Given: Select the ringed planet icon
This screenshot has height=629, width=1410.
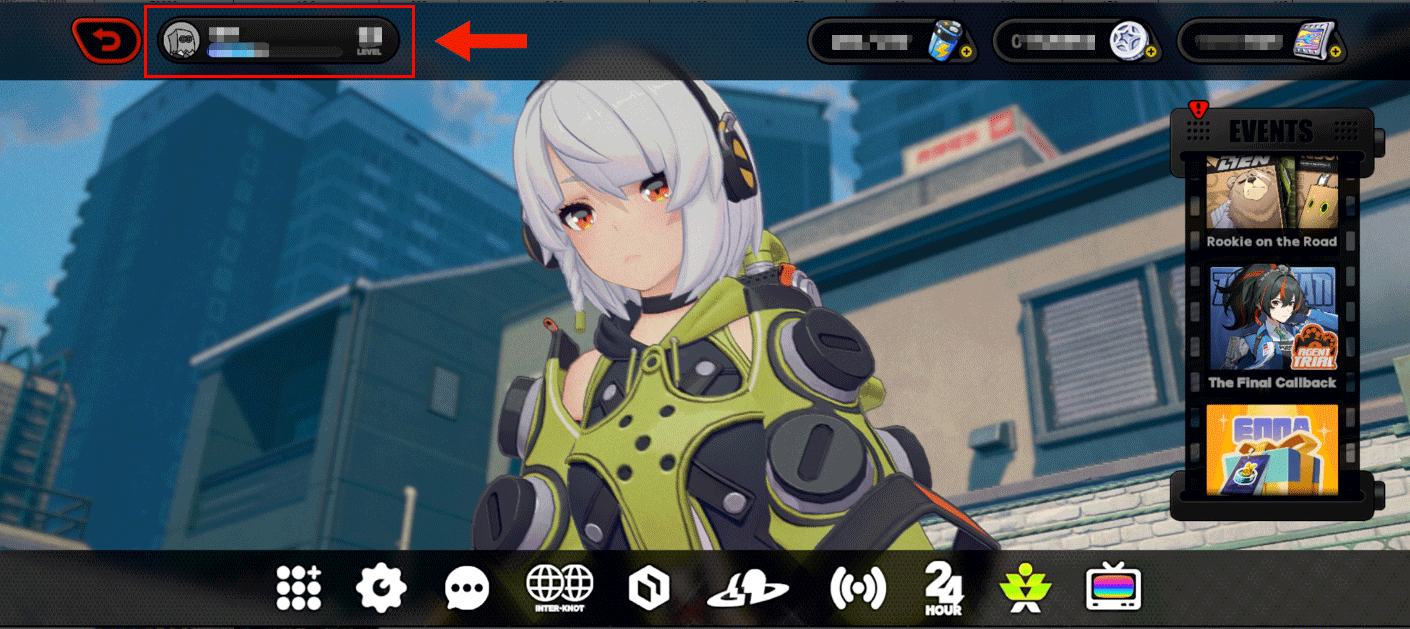Looking at the screenshot, I should tap(746, 588).
